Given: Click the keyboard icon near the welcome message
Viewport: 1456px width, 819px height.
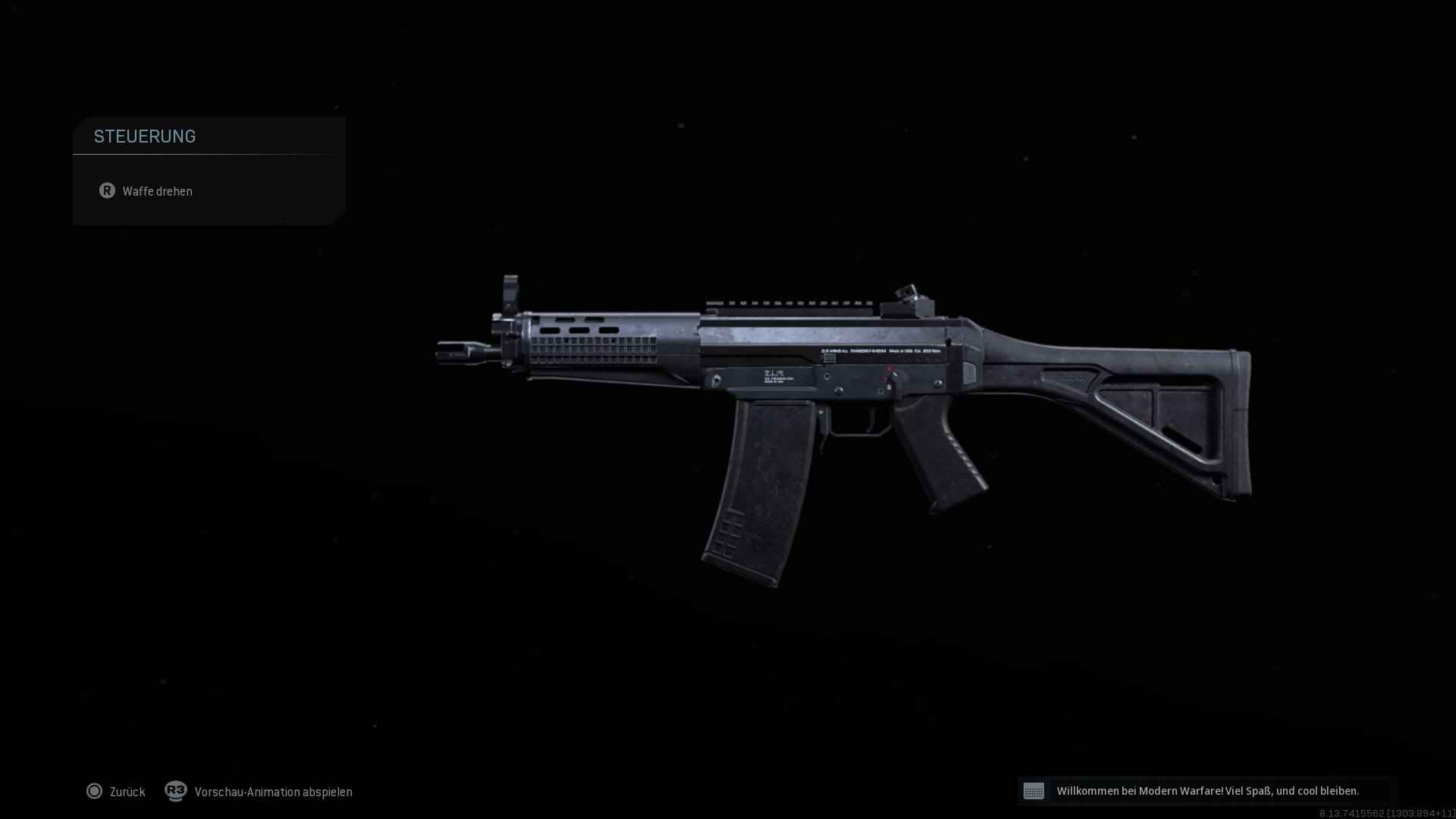Looking at the screenshot, I should 1034,791.
